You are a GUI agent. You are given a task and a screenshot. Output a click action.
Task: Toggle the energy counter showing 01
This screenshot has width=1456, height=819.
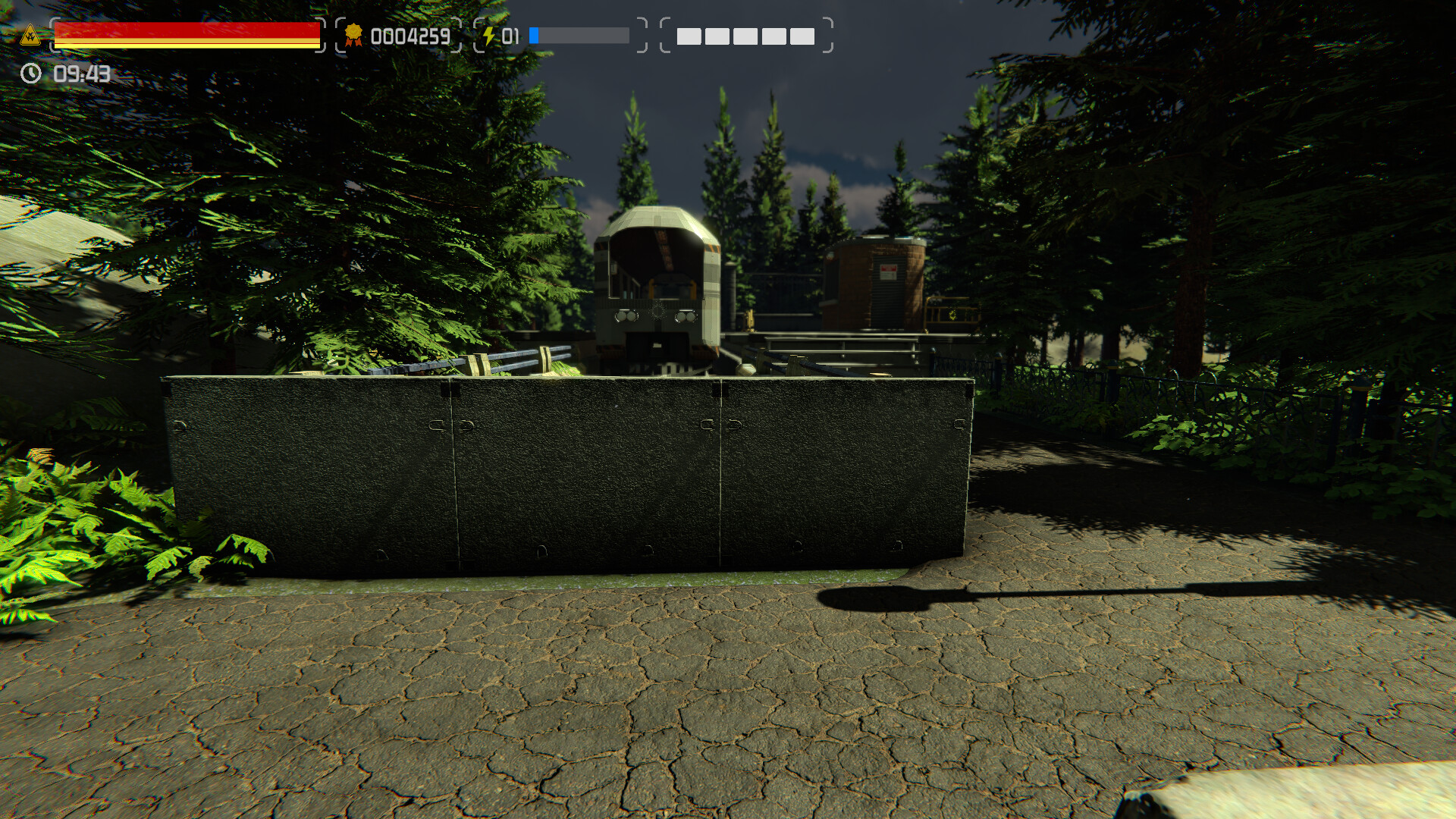[x=510, y=35]
